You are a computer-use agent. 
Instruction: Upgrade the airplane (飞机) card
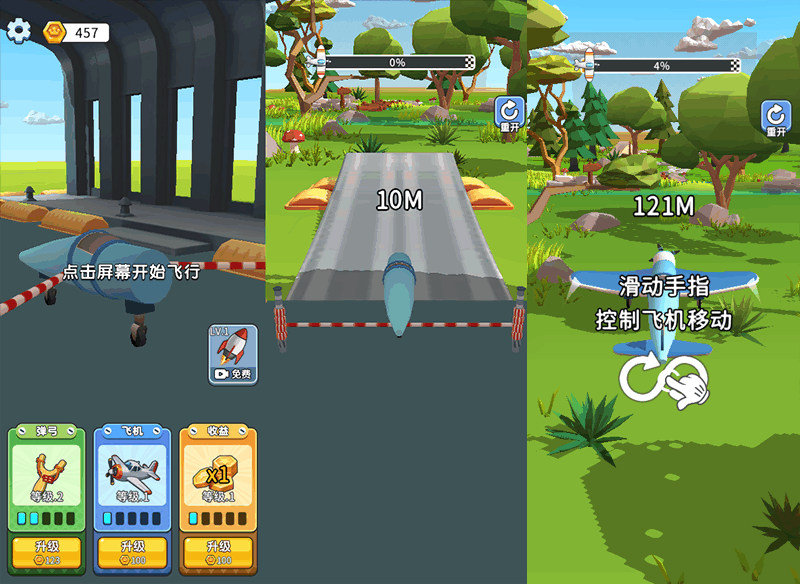pyautogui.click(x=132, y=553)
